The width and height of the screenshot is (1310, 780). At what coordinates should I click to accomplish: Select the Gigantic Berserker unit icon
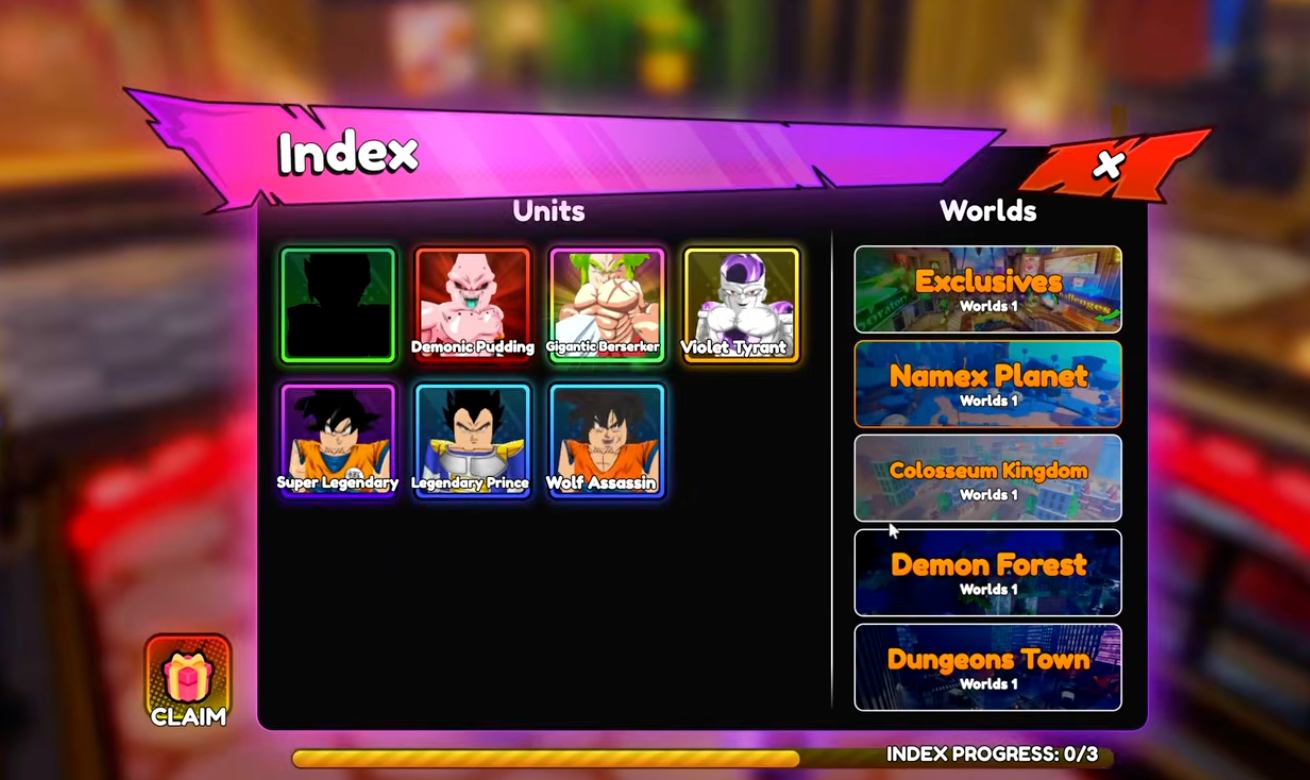tap(604, 303)
